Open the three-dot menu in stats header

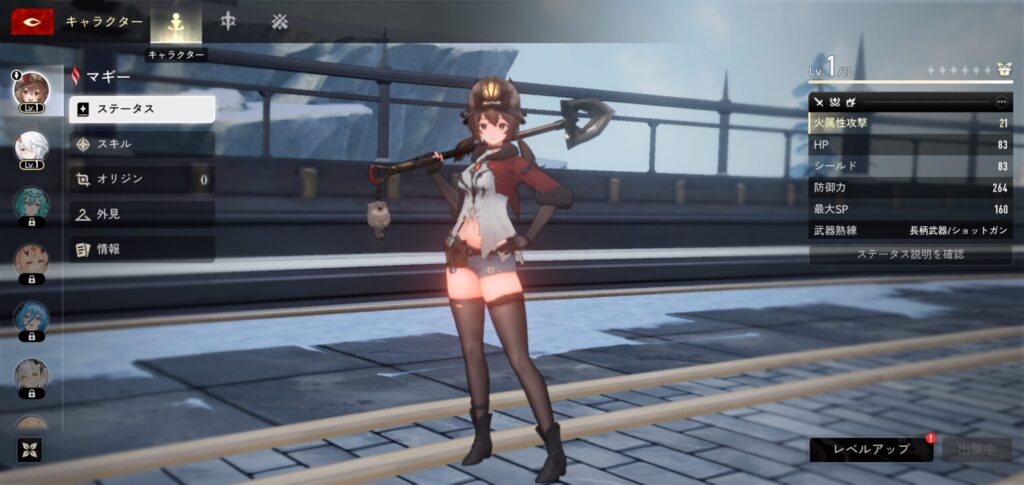click(x=1001, y=102)
